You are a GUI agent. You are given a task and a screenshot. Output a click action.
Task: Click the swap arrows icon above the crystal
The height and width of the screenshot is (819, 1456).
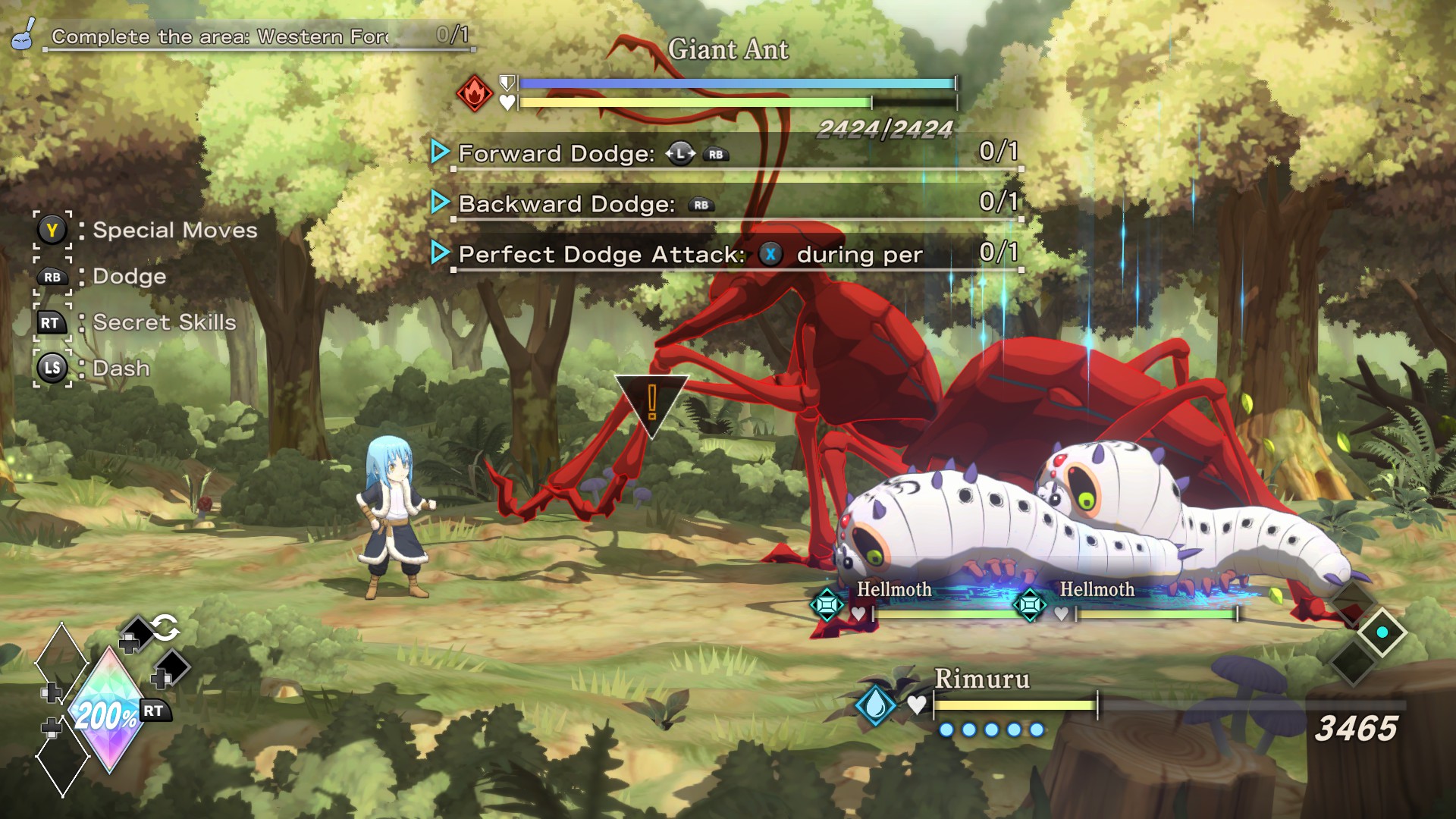pyautogui.click(x=165, y=628)
